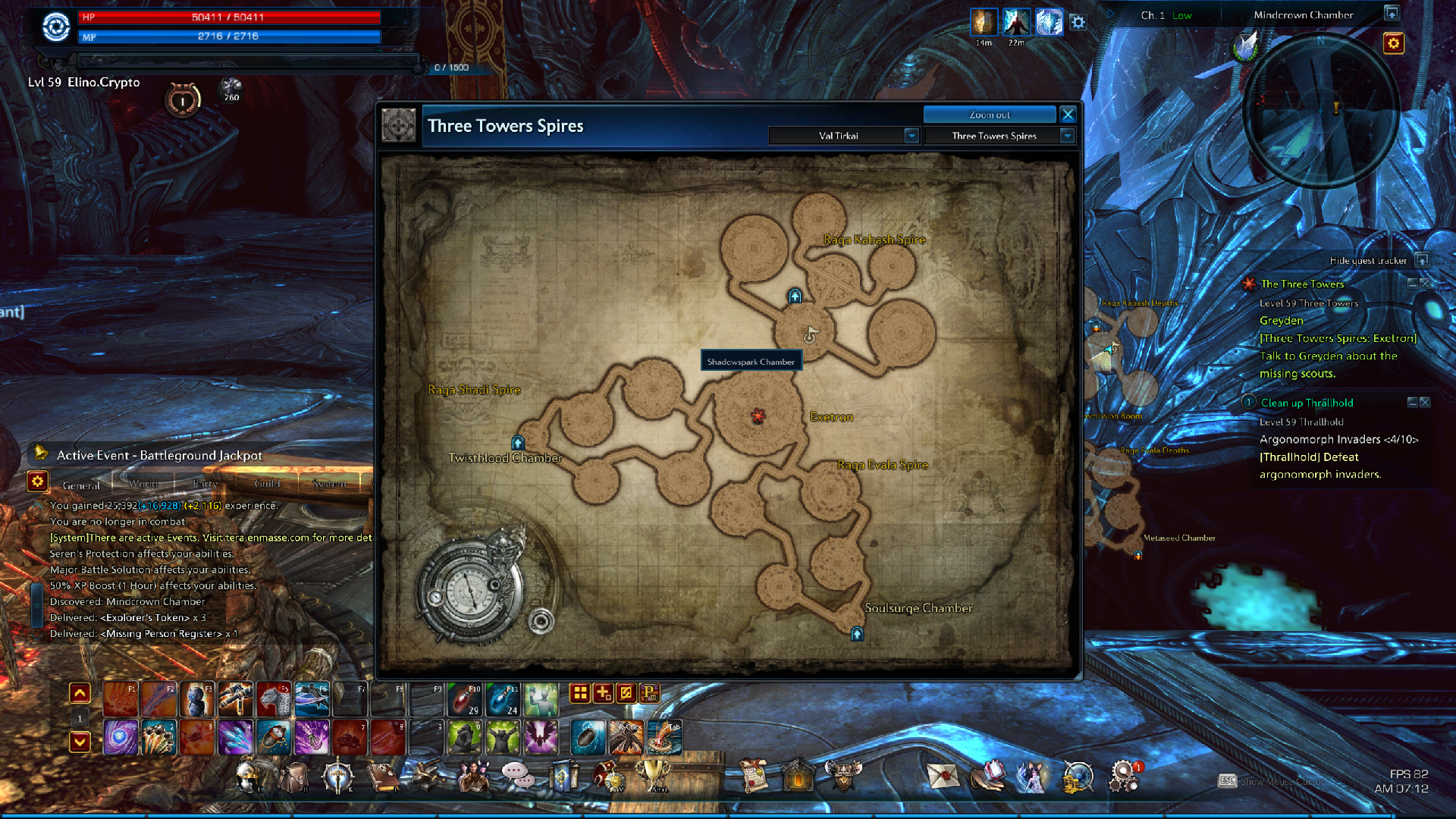Open the Three Towers Spires zone dropdown
Screen dimensions: 1456x819
click(1067, 136)
